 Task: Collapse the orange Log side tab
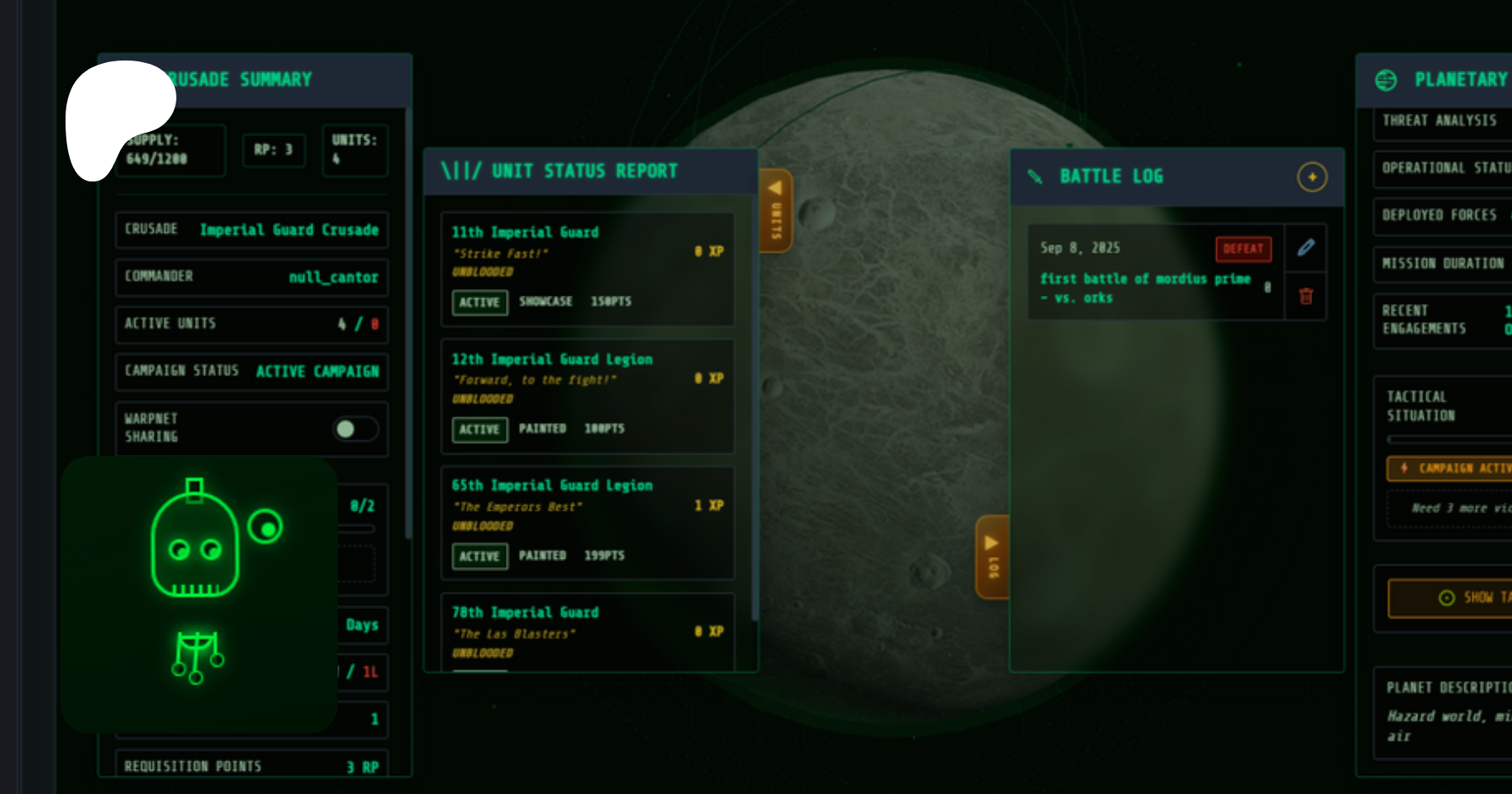pos(991,556)
